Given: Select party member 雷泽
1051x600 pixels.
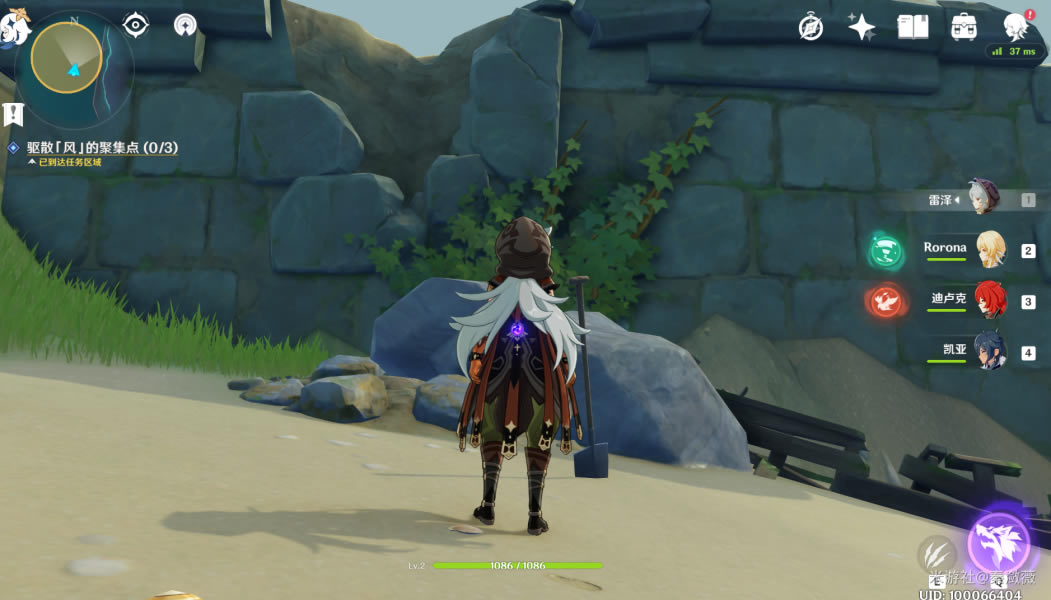Looking at the screenshot, I should click(x=983, y=199).
